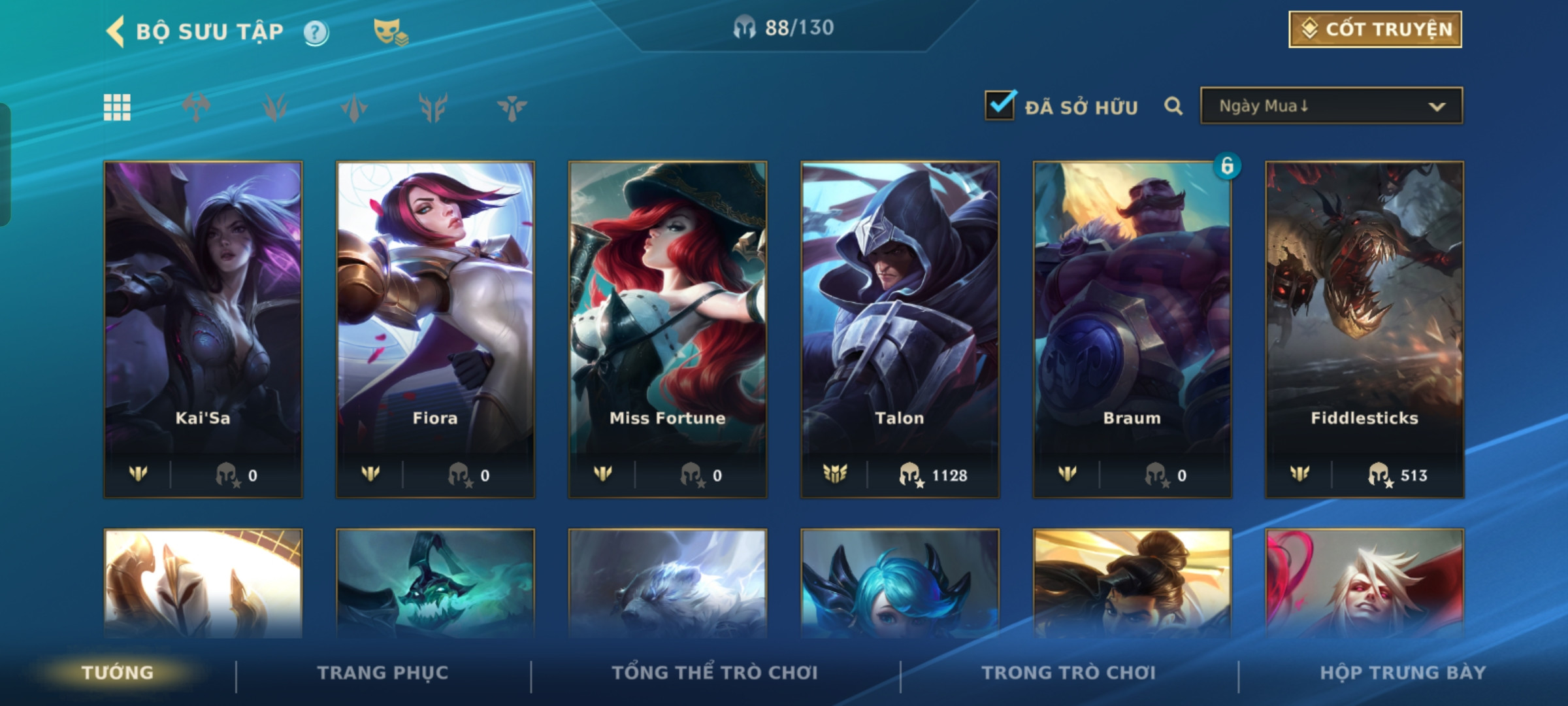This screenshot has height=706, width=1568.
Task: Open the gold mask and coins icon
Action: (x=390, y=31)
